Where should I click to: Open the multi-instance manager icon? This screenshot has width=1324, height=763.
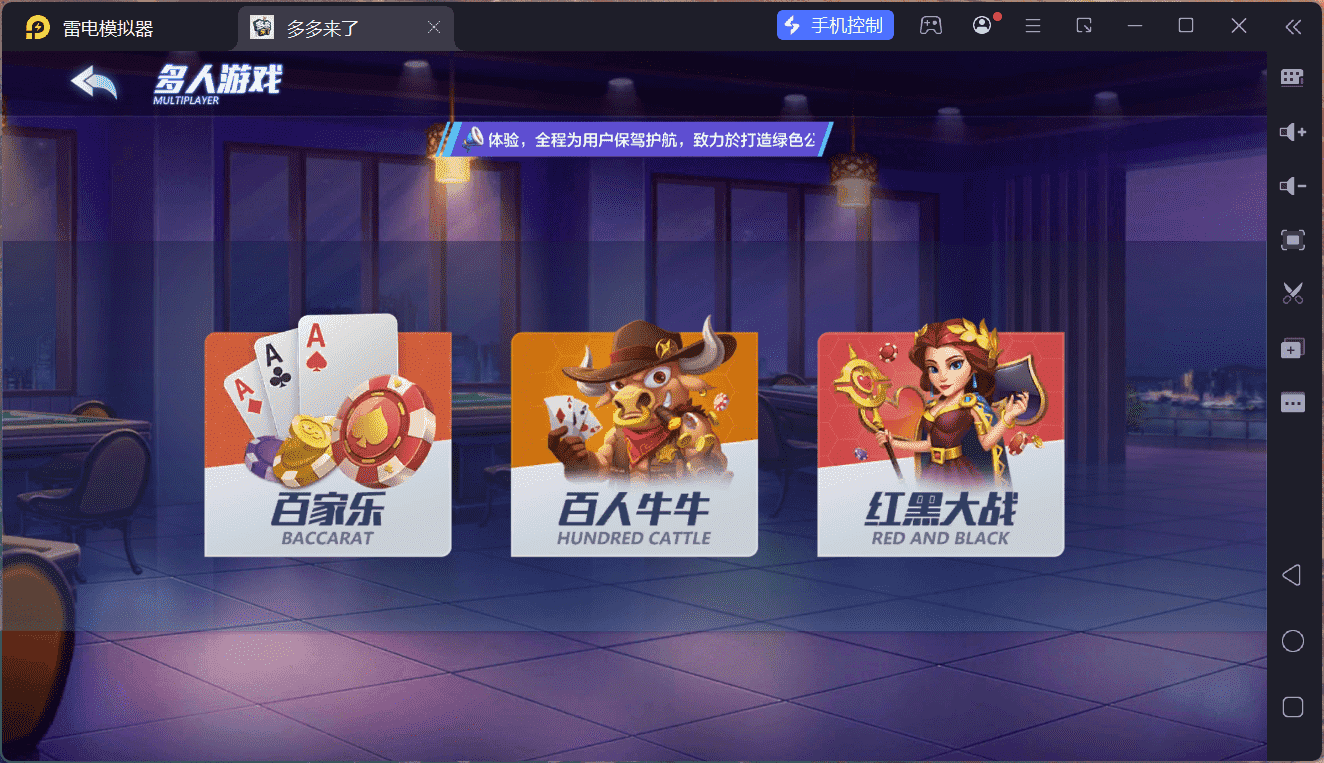click(1292, 347)
